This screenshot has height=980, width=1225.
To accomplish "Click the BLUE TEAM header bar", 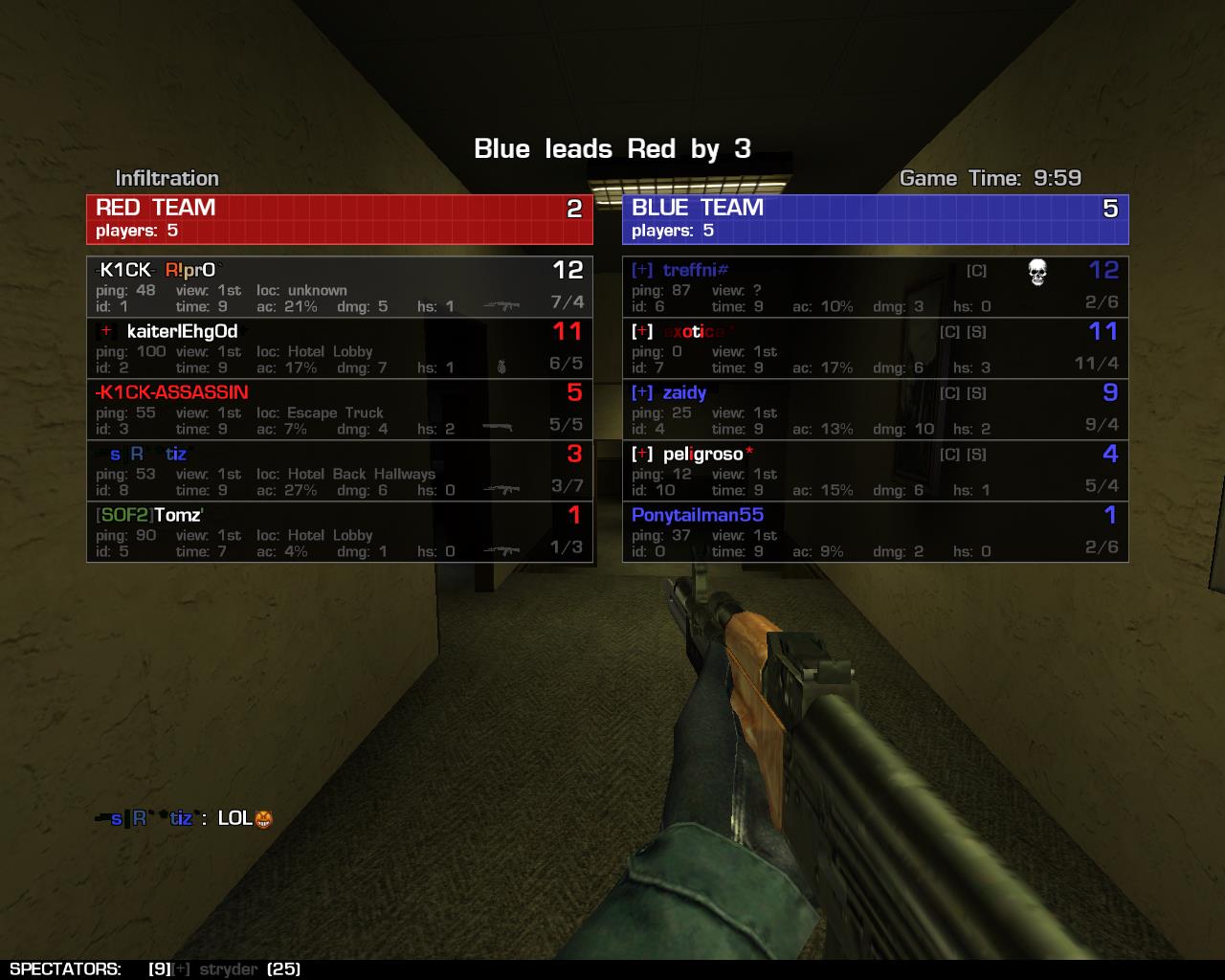I will 875,219.
